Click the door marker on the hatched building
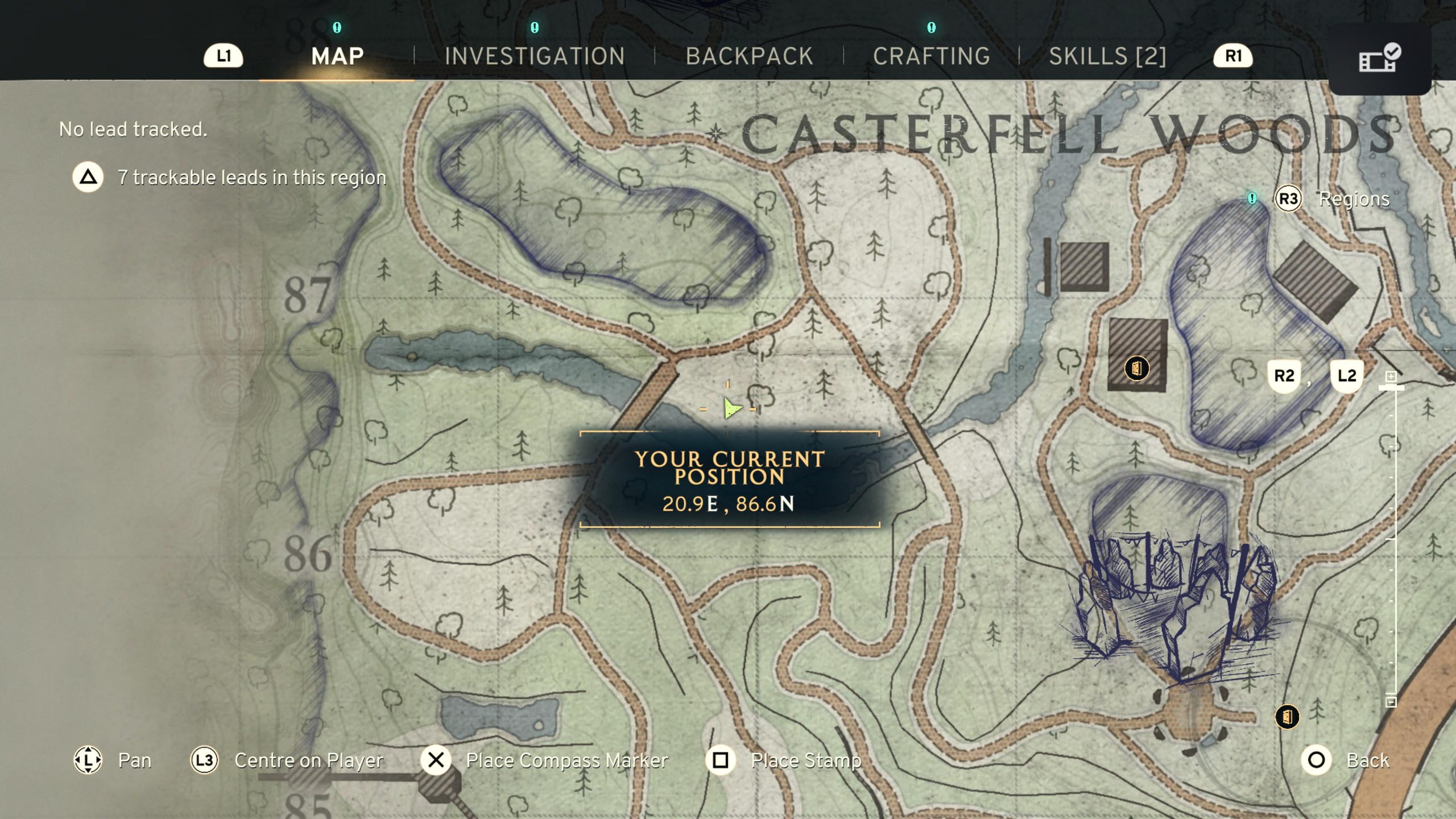This screenshot has width=1456, height=819. point(1136,368)
